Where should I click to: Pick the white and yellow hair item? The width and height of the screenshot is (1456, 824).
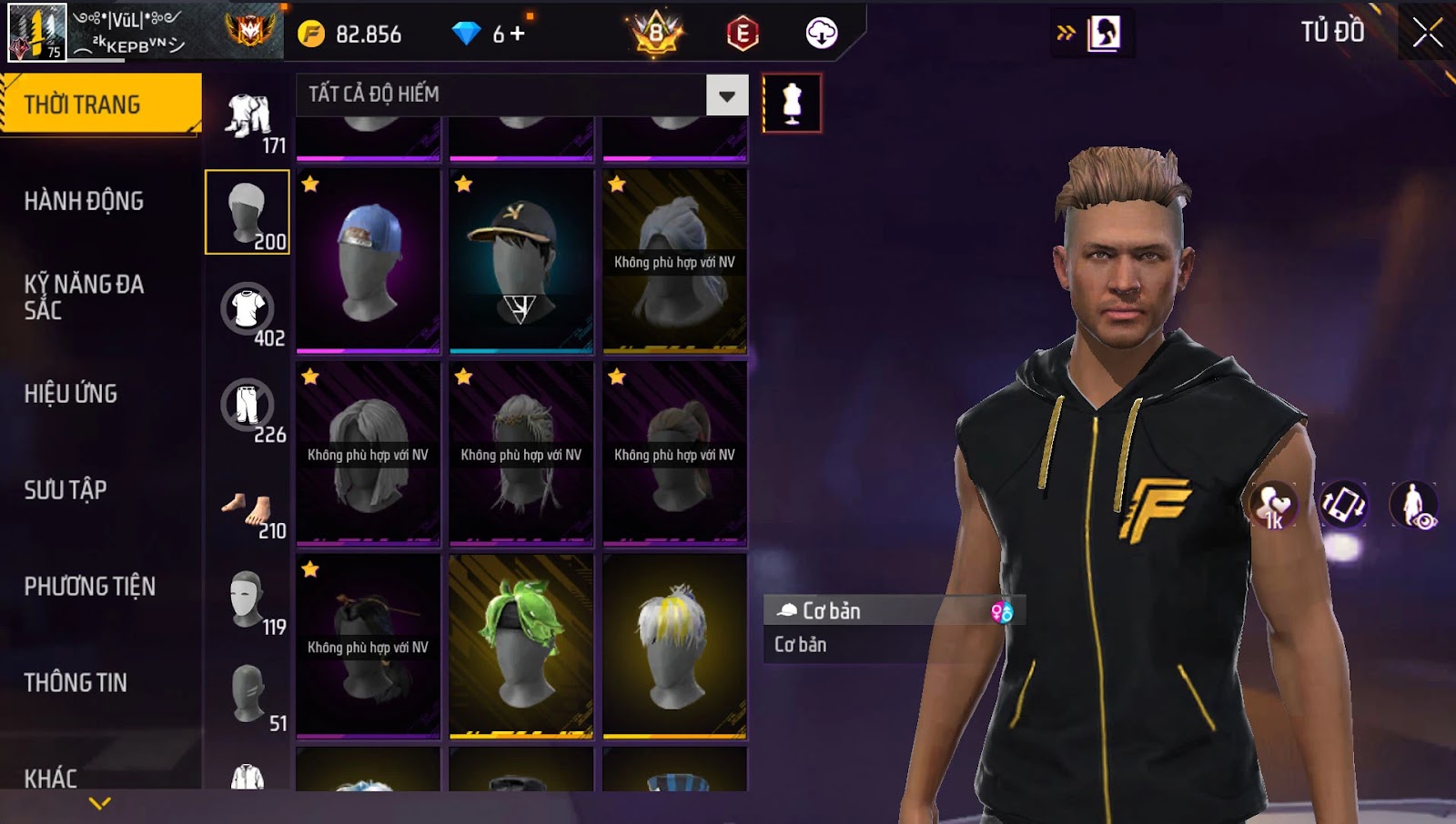point(674,646)
